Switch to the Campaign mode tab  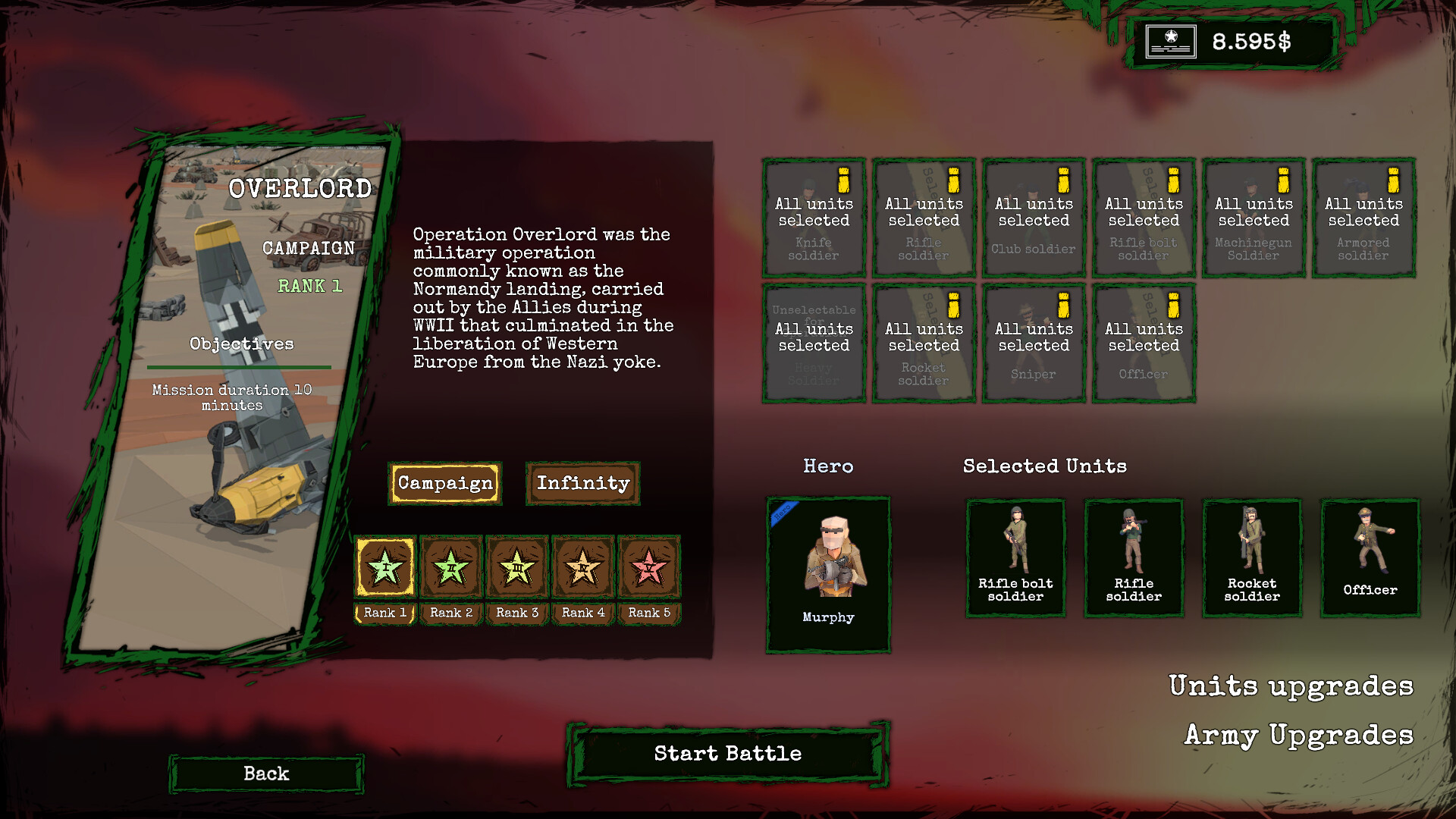(x=445, y=483)
